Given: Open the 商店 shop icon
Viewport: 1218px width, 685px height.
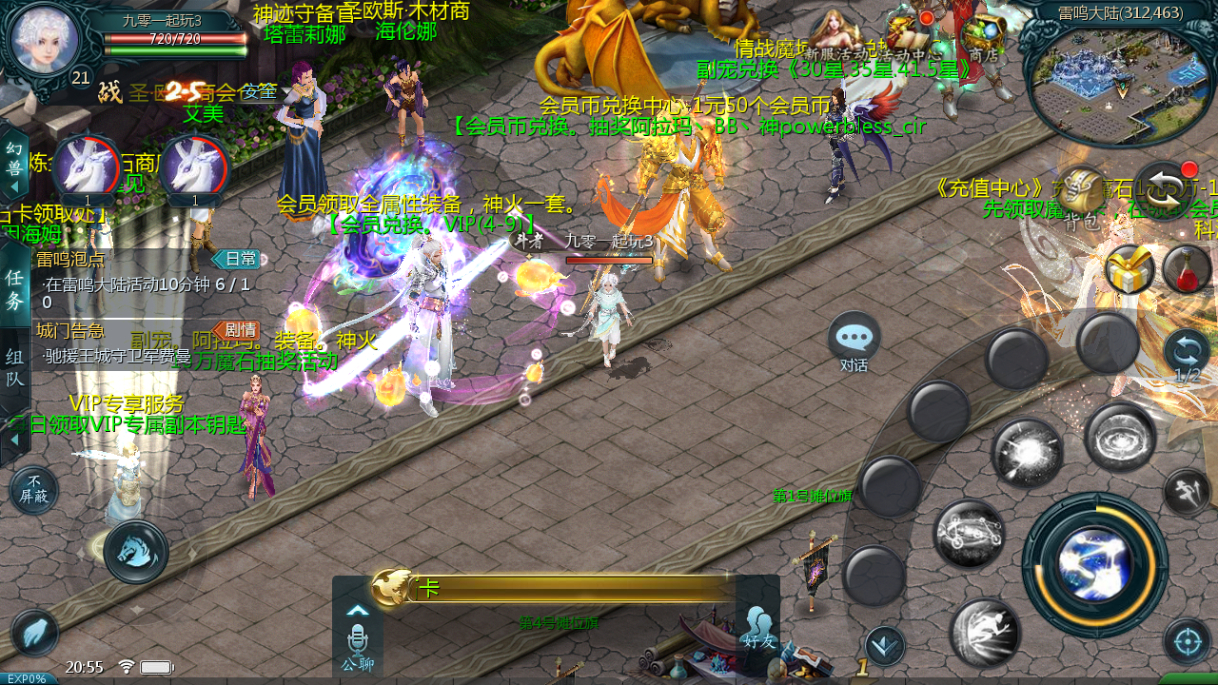Looking at the screenshot, I should (x=983, y=42).
